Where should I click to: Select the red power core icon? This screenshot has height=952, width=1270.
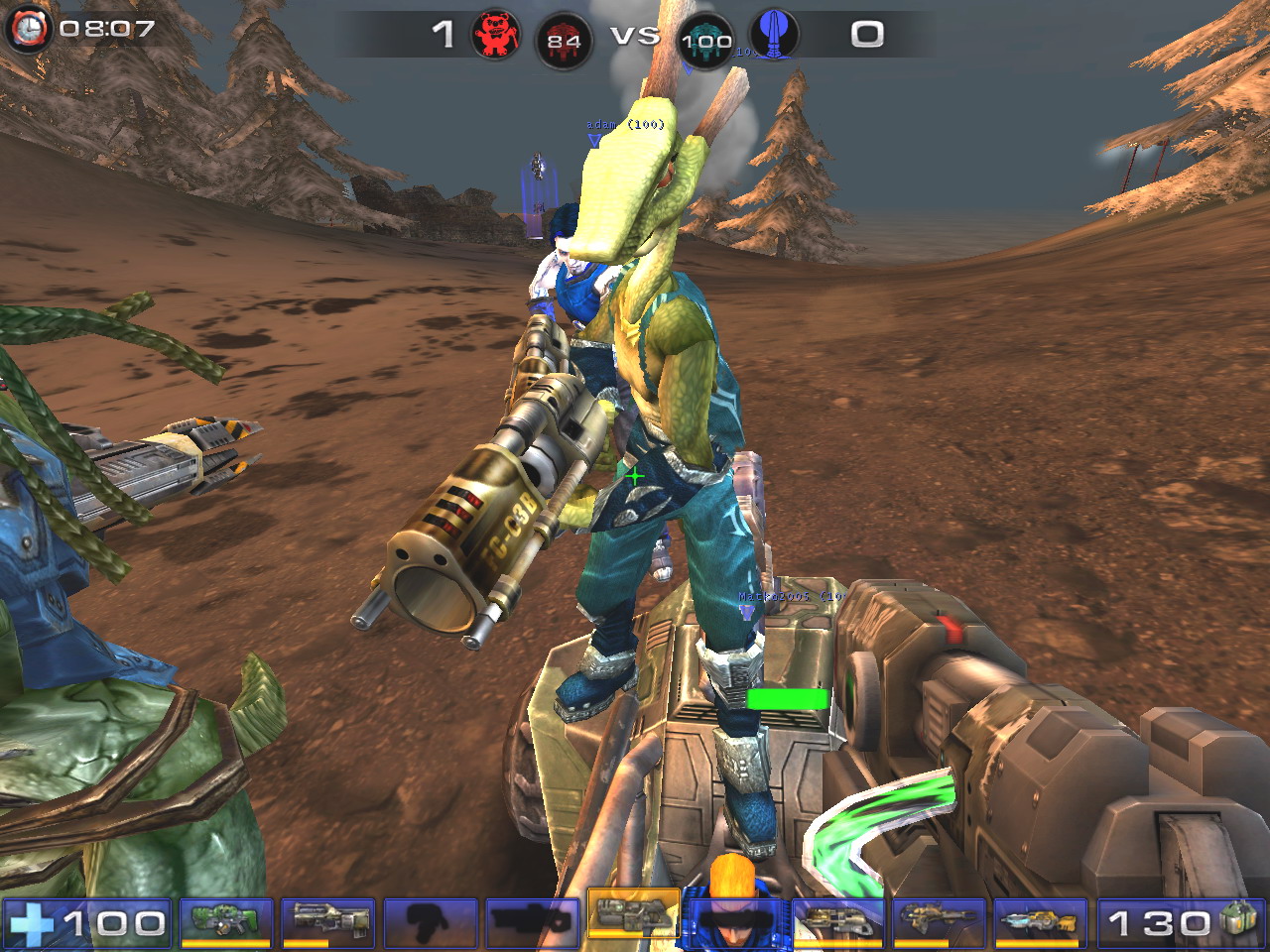tap(564, 40)
